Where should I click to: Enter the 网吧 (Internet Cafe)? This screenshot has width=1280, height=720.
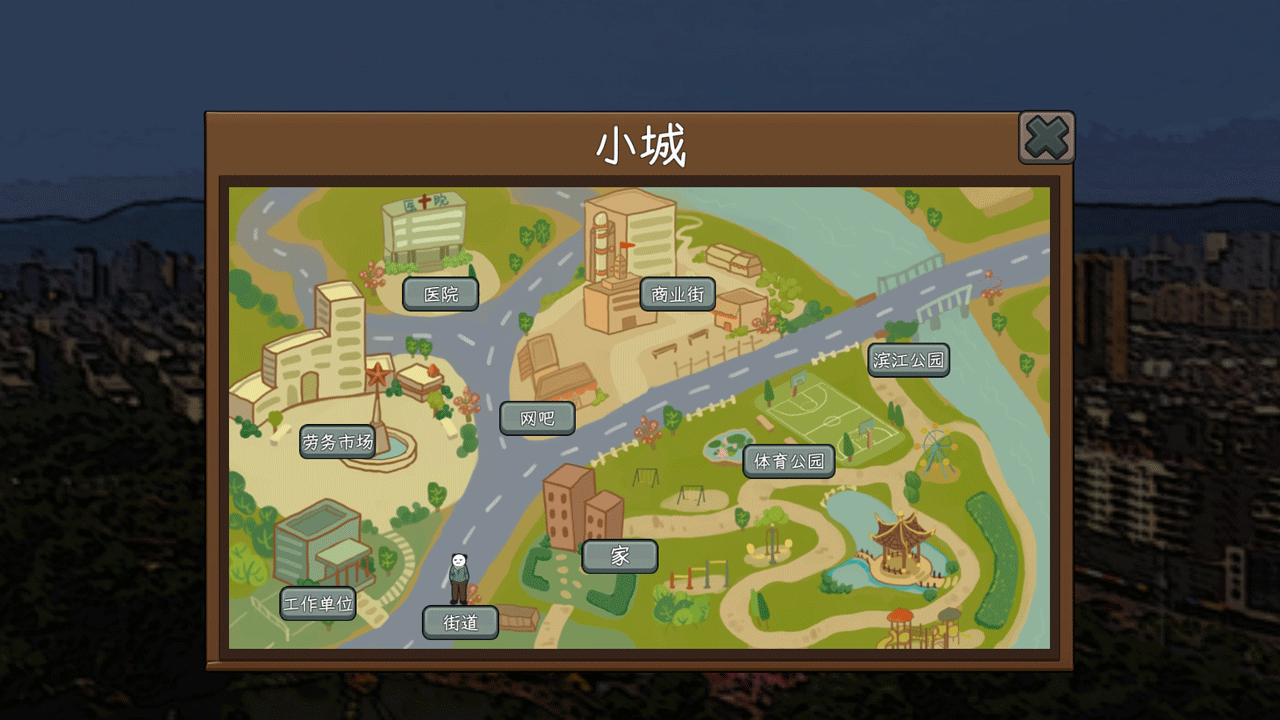(x=537, y=418)
